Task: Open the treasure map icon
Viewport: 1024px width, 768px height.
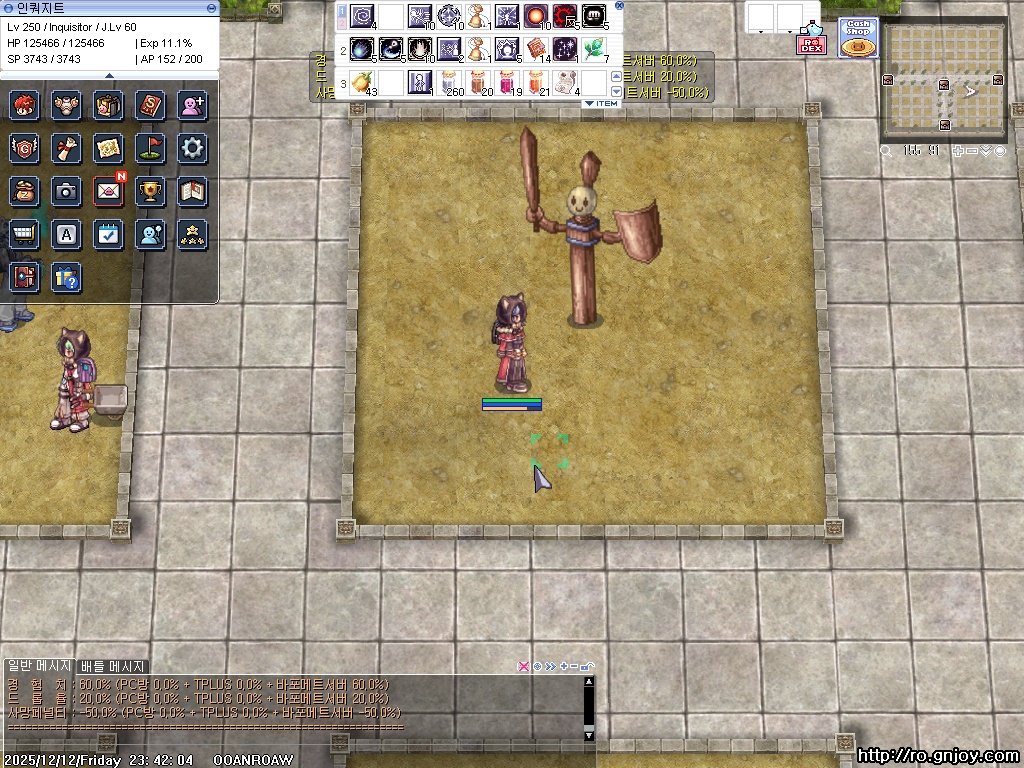Action: coord(108,148)
